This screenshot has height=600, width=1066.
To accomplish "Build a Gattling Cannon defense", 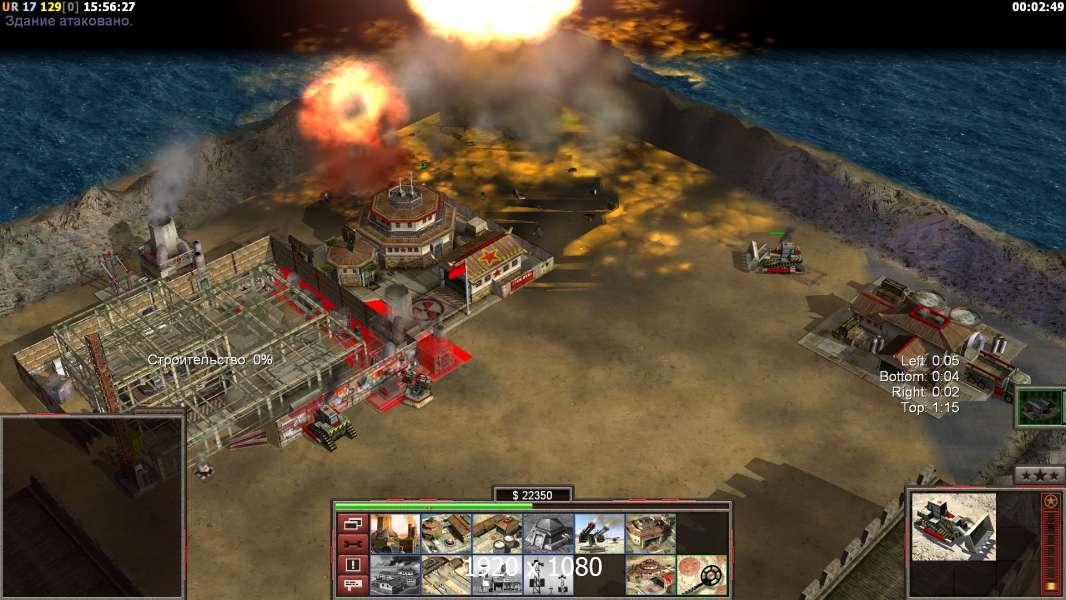I will 599,534.
